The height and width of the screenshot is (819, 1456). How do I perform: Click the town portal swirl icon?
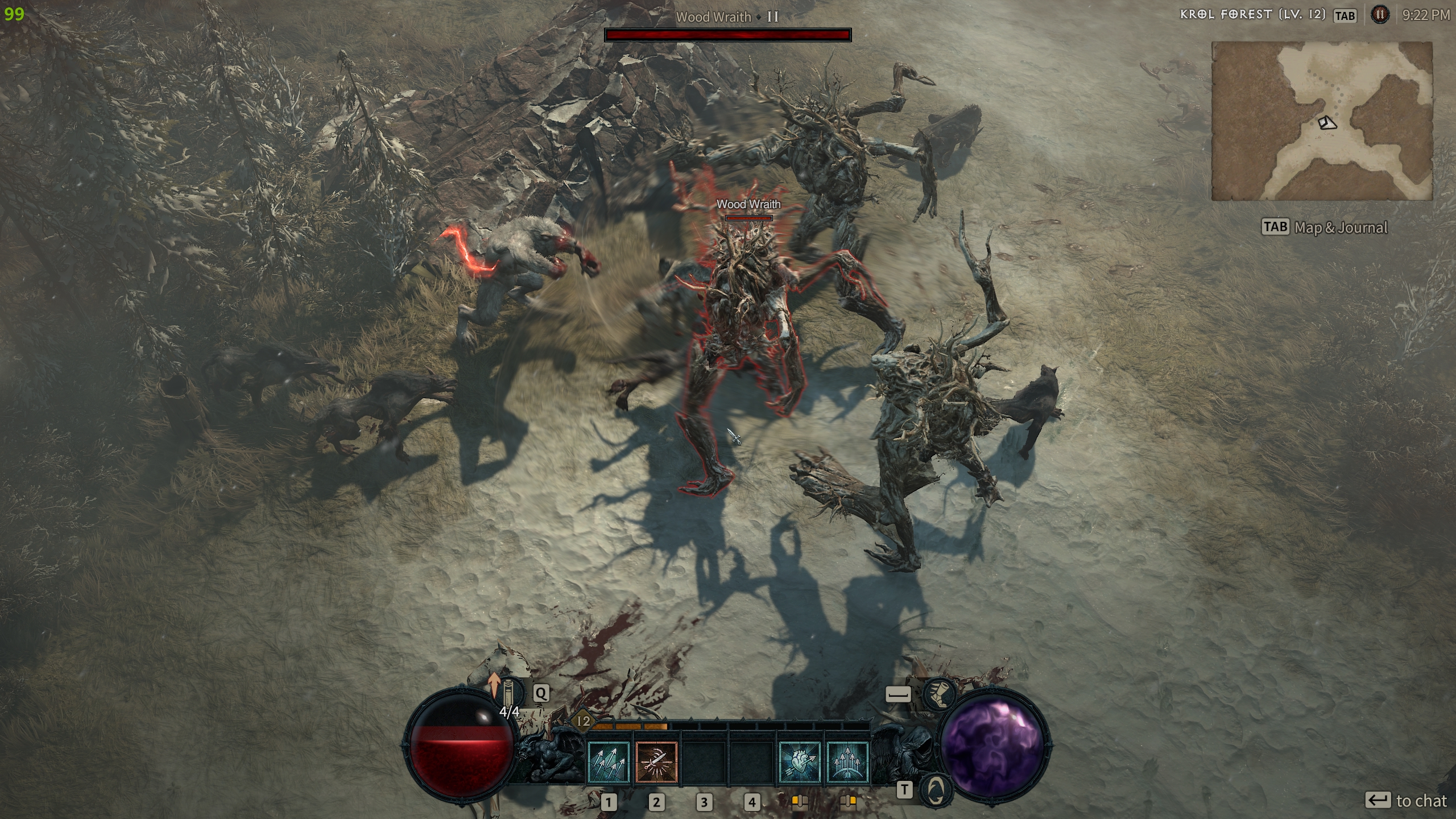pyautogui.click(x=937, y=789)
